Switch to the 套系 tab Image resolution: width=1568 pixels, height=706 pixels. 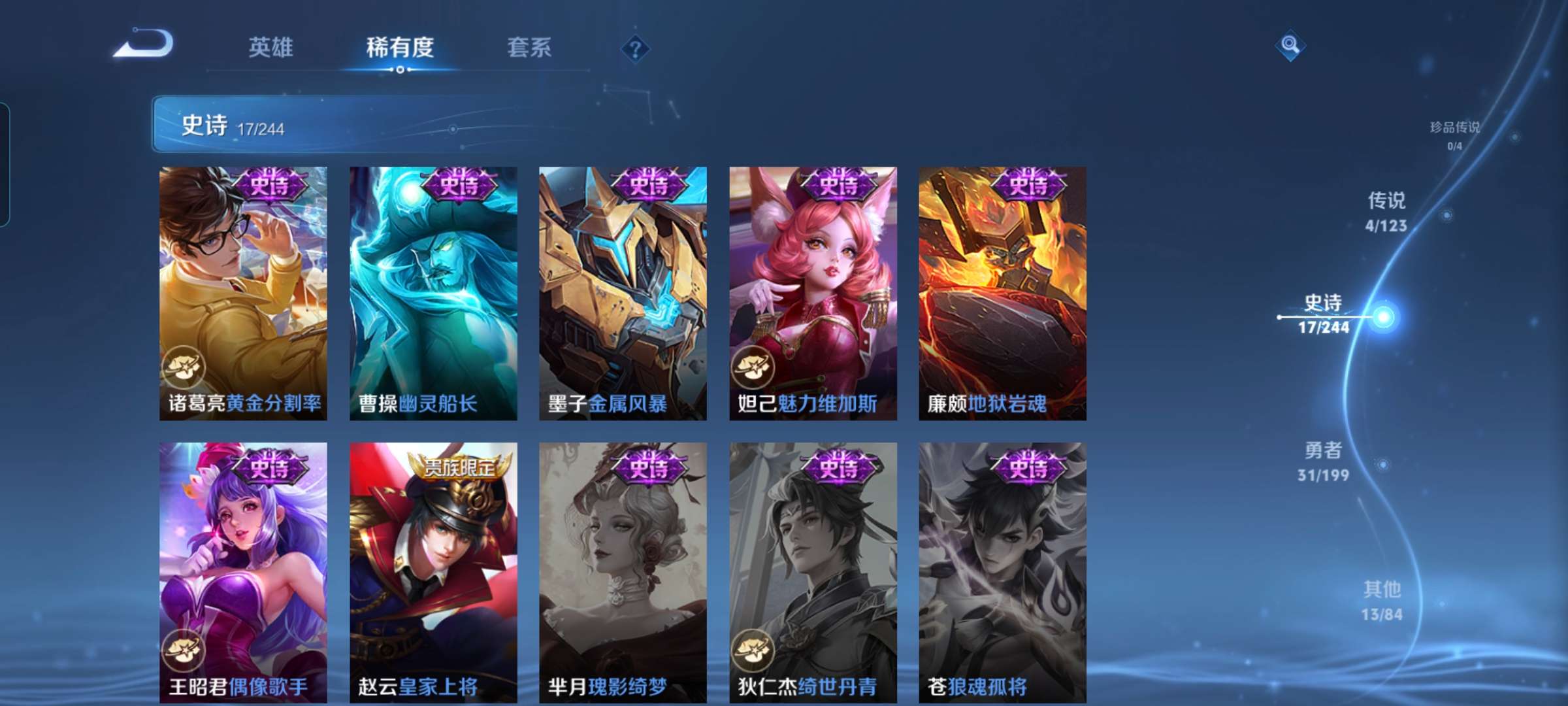click(529, 47)
